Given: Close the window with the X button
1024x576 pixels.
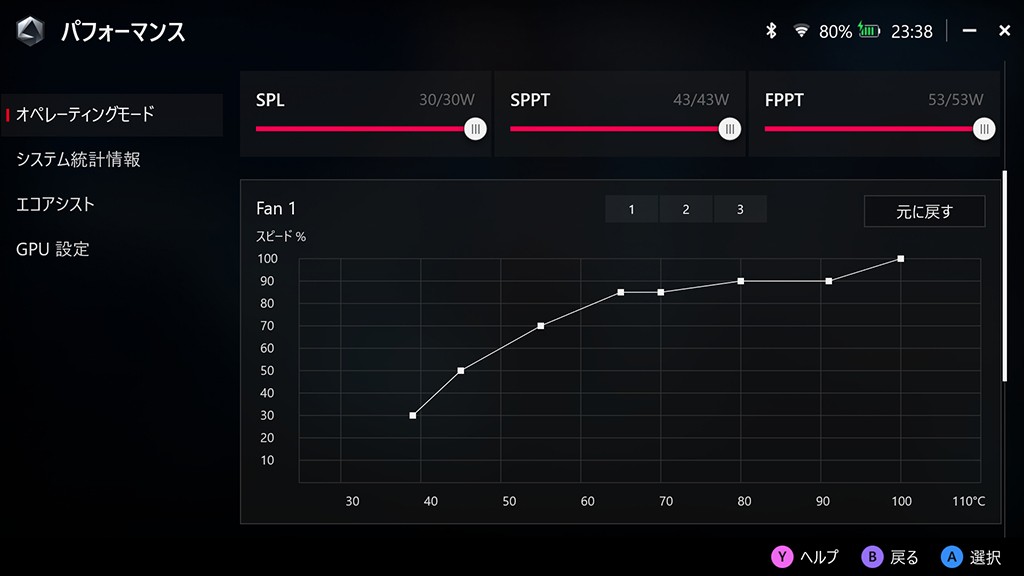Looking at the screenshot, I should [1004, 31].
